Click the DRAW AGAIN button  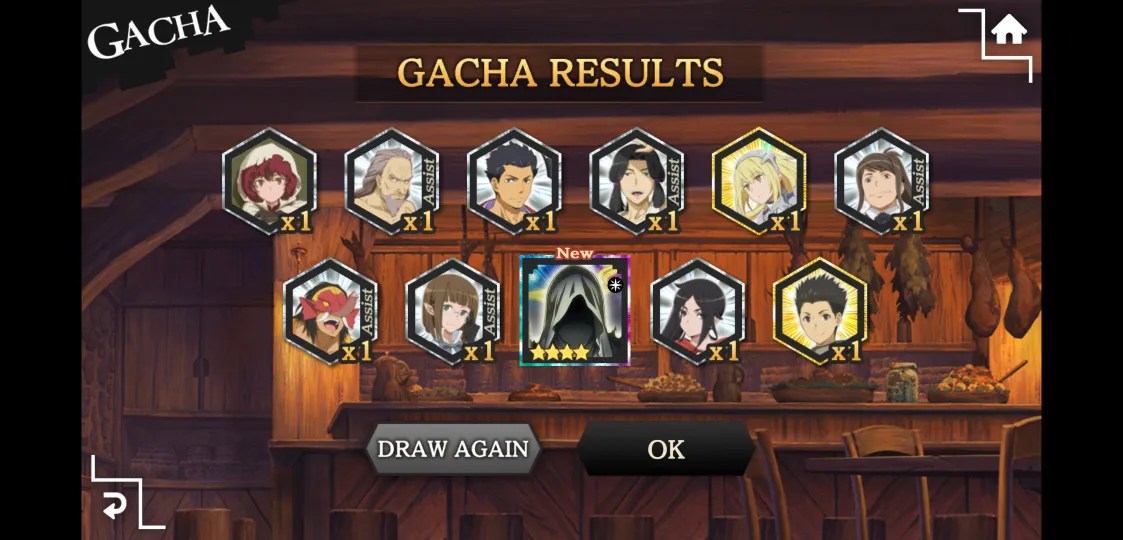pos(452,449)
